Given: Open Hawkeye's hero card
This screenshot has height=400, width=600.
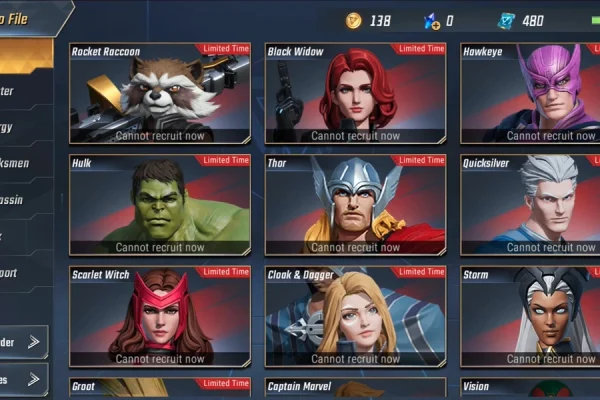Looking at the screenshot, I should [530, 93].
